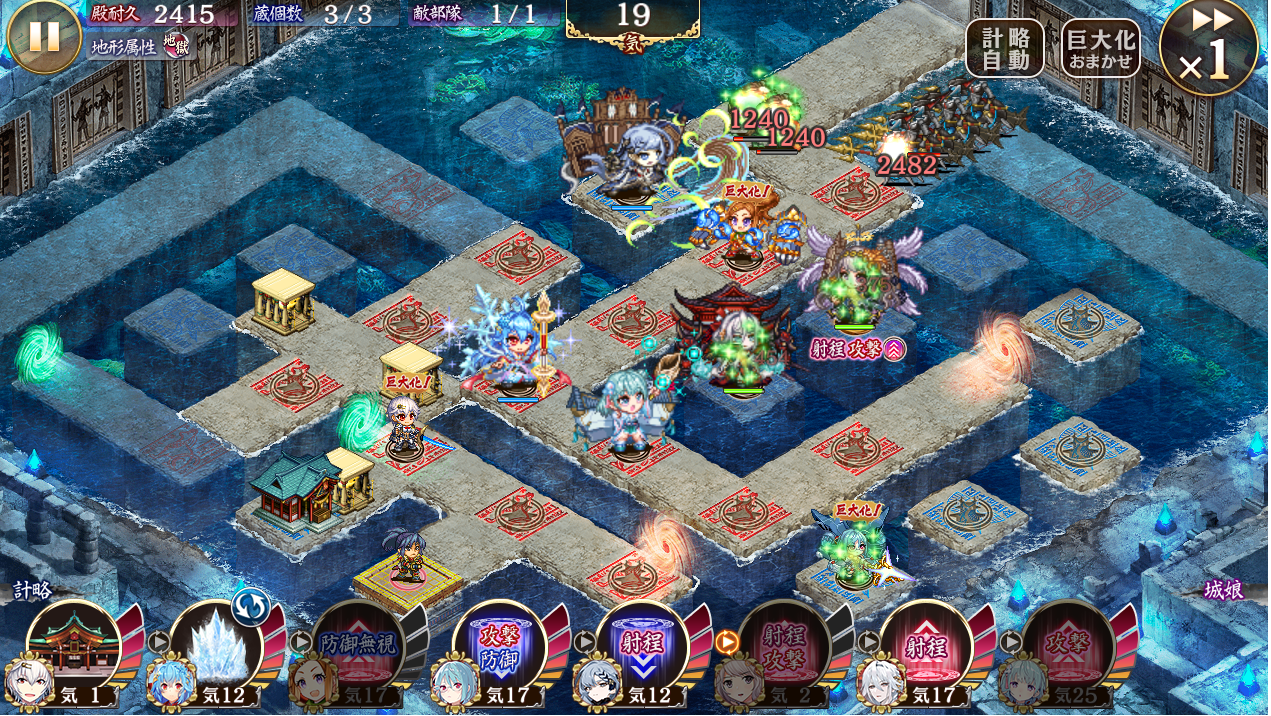Change the ×1 game speed
Screen dimensions: 1271x716
click(x=1209, y=48)
